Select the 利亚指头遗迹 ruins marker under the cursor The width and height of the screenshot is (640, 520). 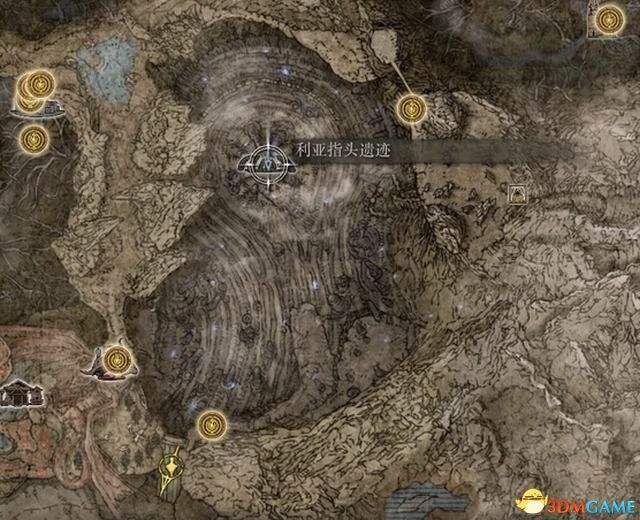point(267,160)
